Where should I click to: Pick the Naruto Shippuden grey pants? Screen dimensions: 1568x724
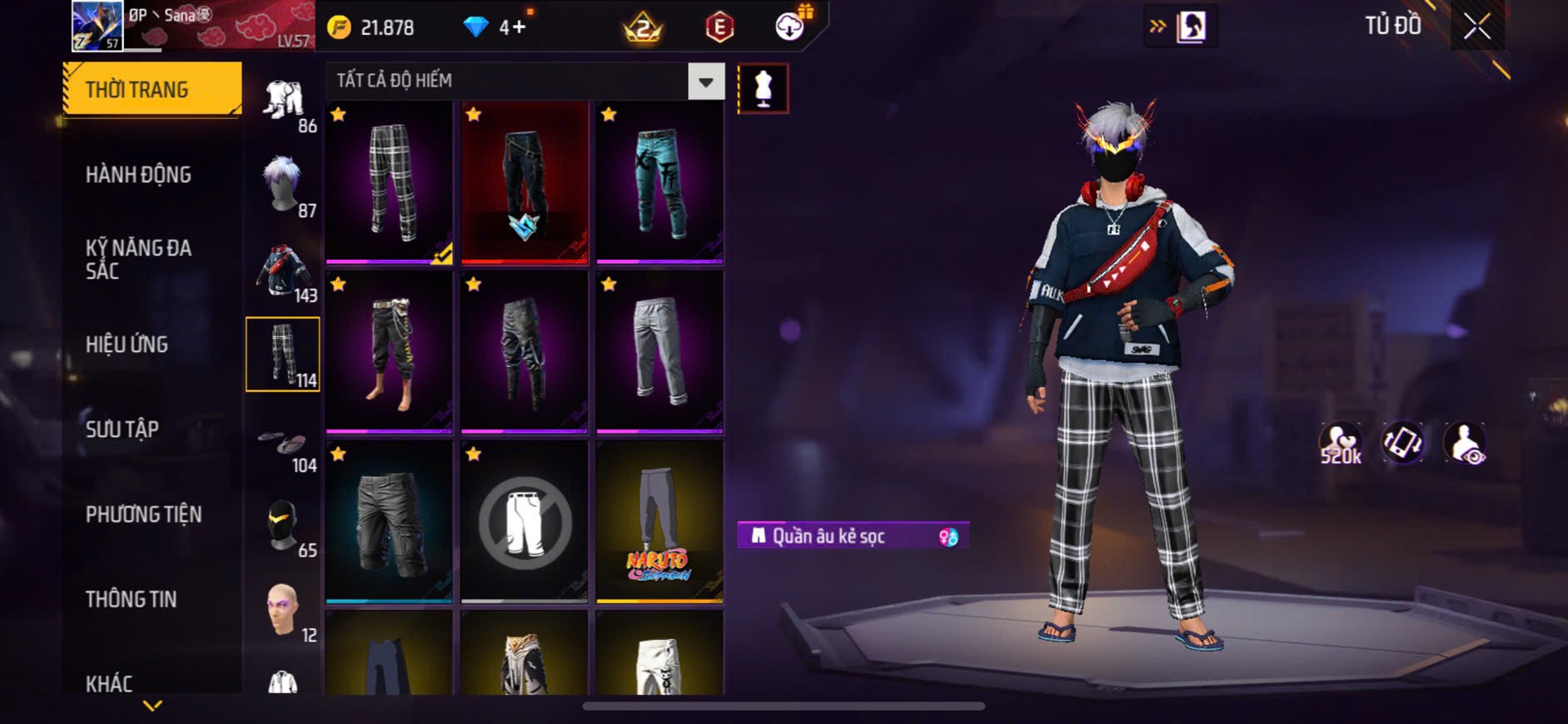(660, 522)
